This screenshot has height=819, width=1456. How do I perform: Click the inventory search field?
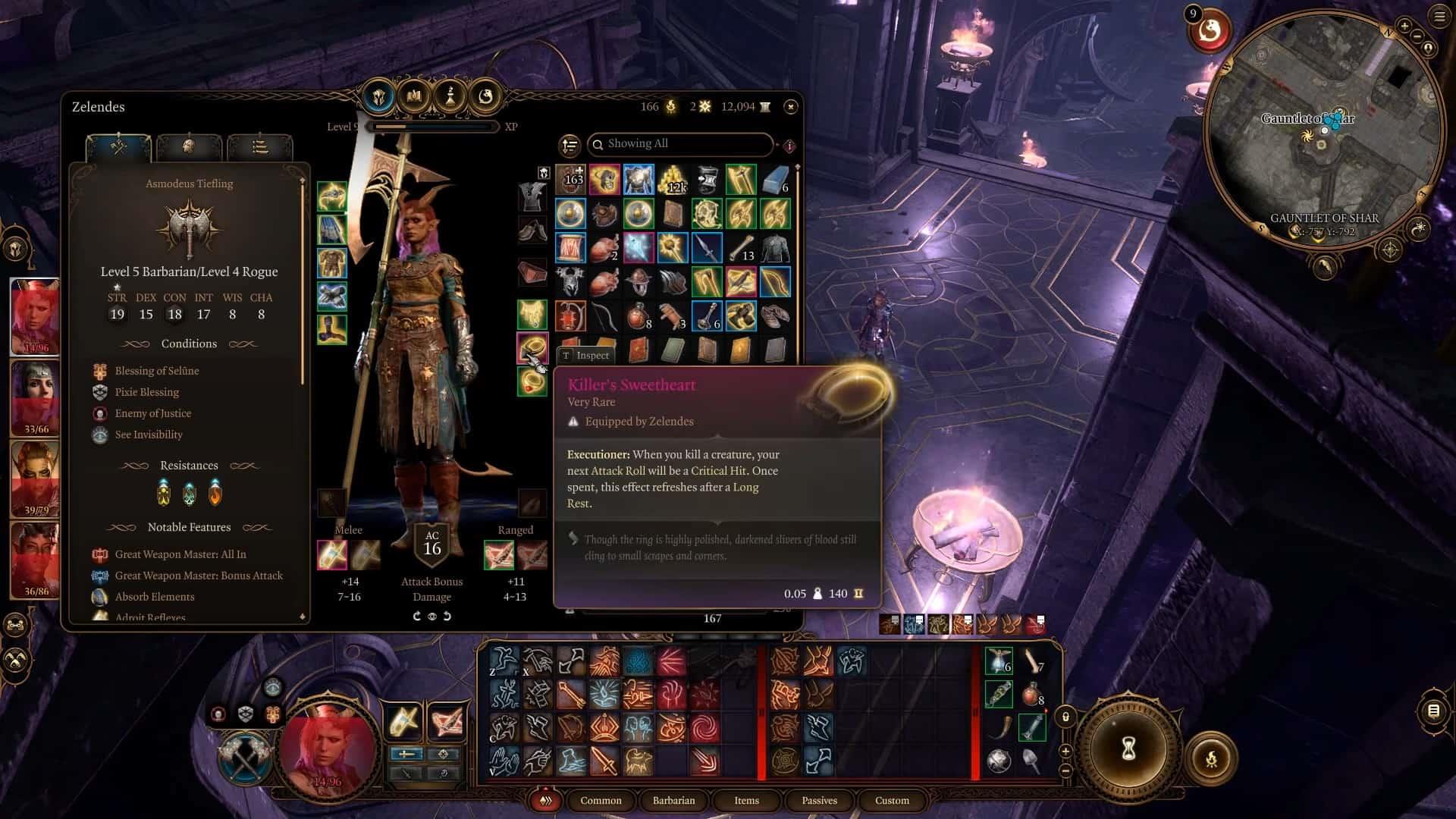(680, 144)
